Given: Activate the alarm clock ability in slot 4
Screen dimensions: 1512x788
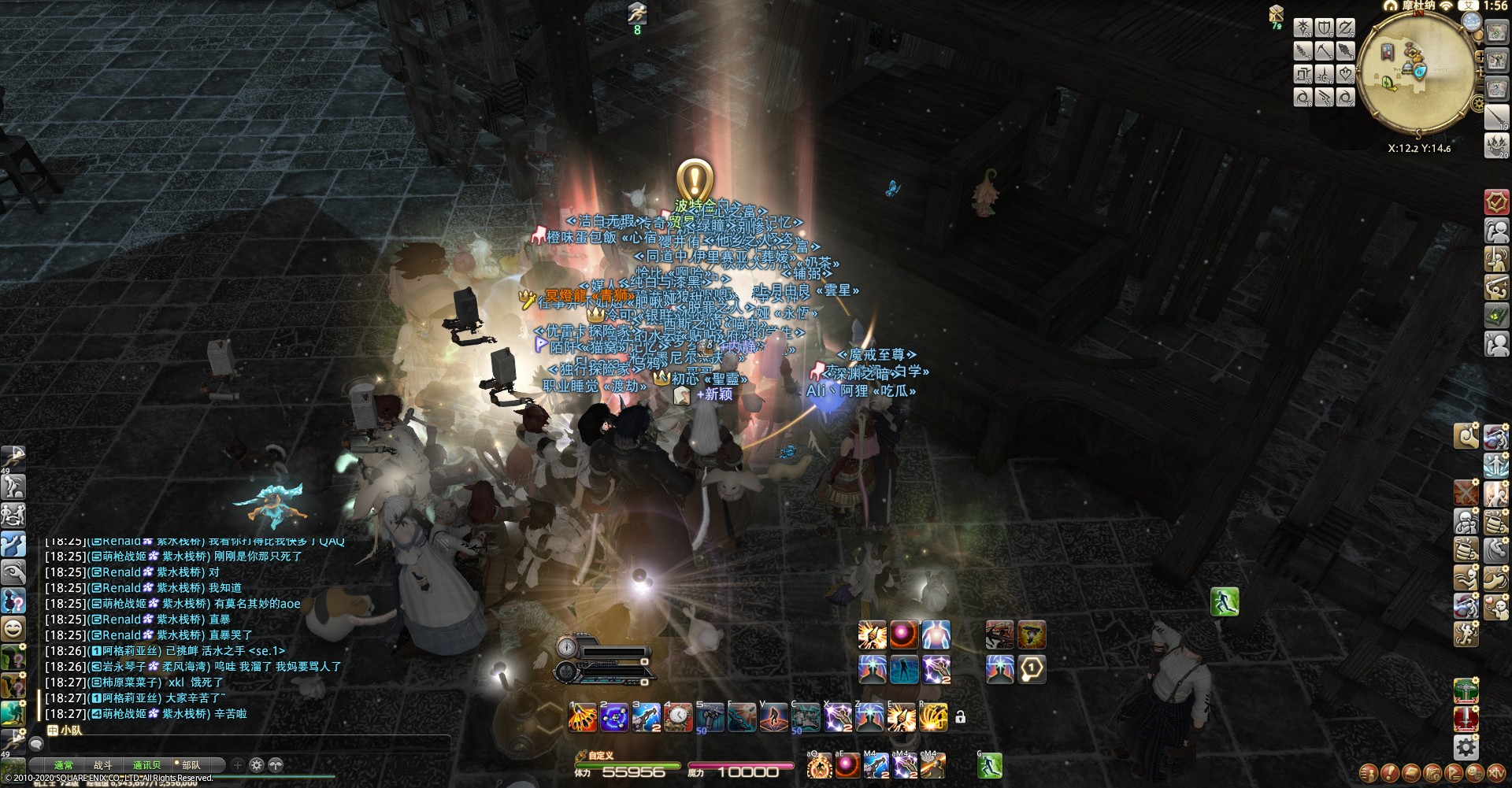Looking at the screenshot, I should click(678, 717).
